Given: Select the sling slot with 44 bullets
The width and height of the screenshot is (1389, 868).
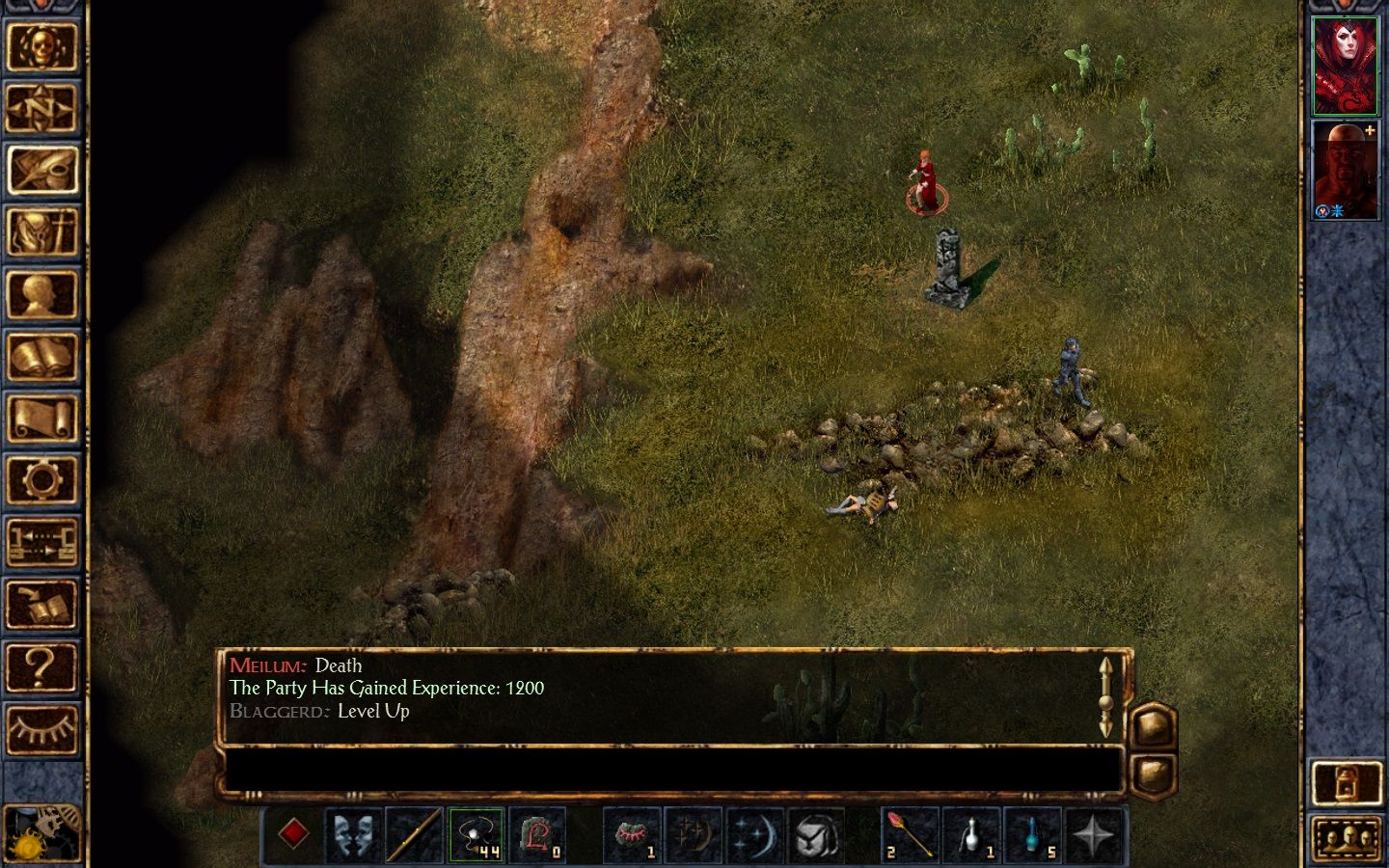Looking at the screenshot, I should (x=477, y=835).
